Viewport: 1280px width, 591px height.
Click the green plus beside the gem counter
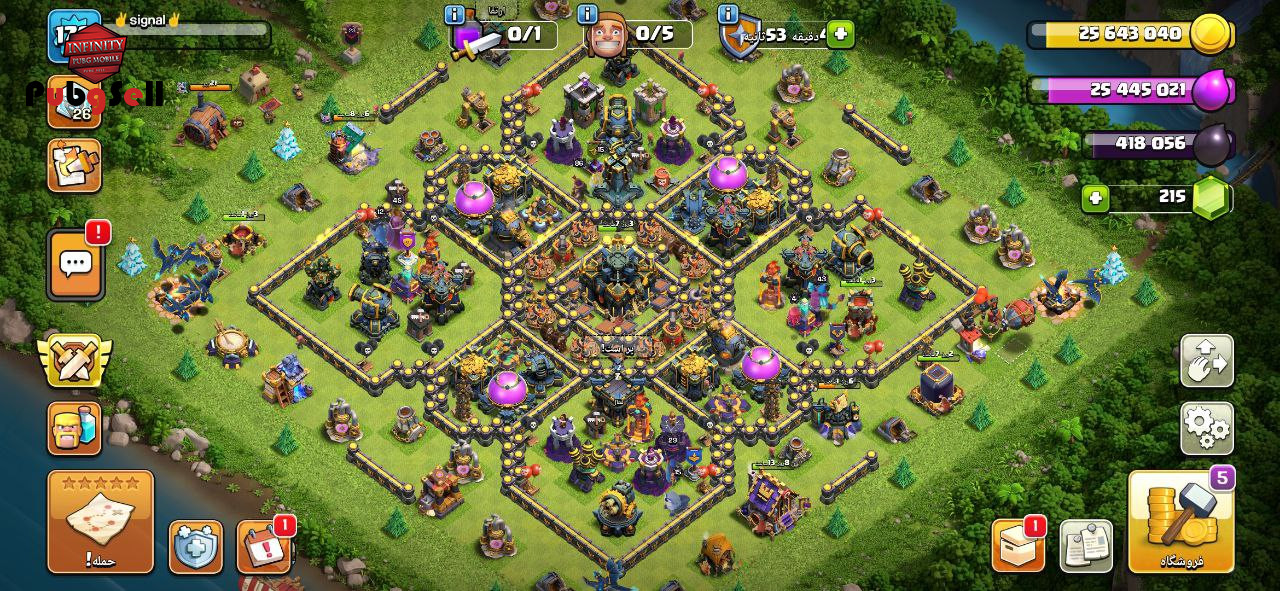tap(1095, 198)
